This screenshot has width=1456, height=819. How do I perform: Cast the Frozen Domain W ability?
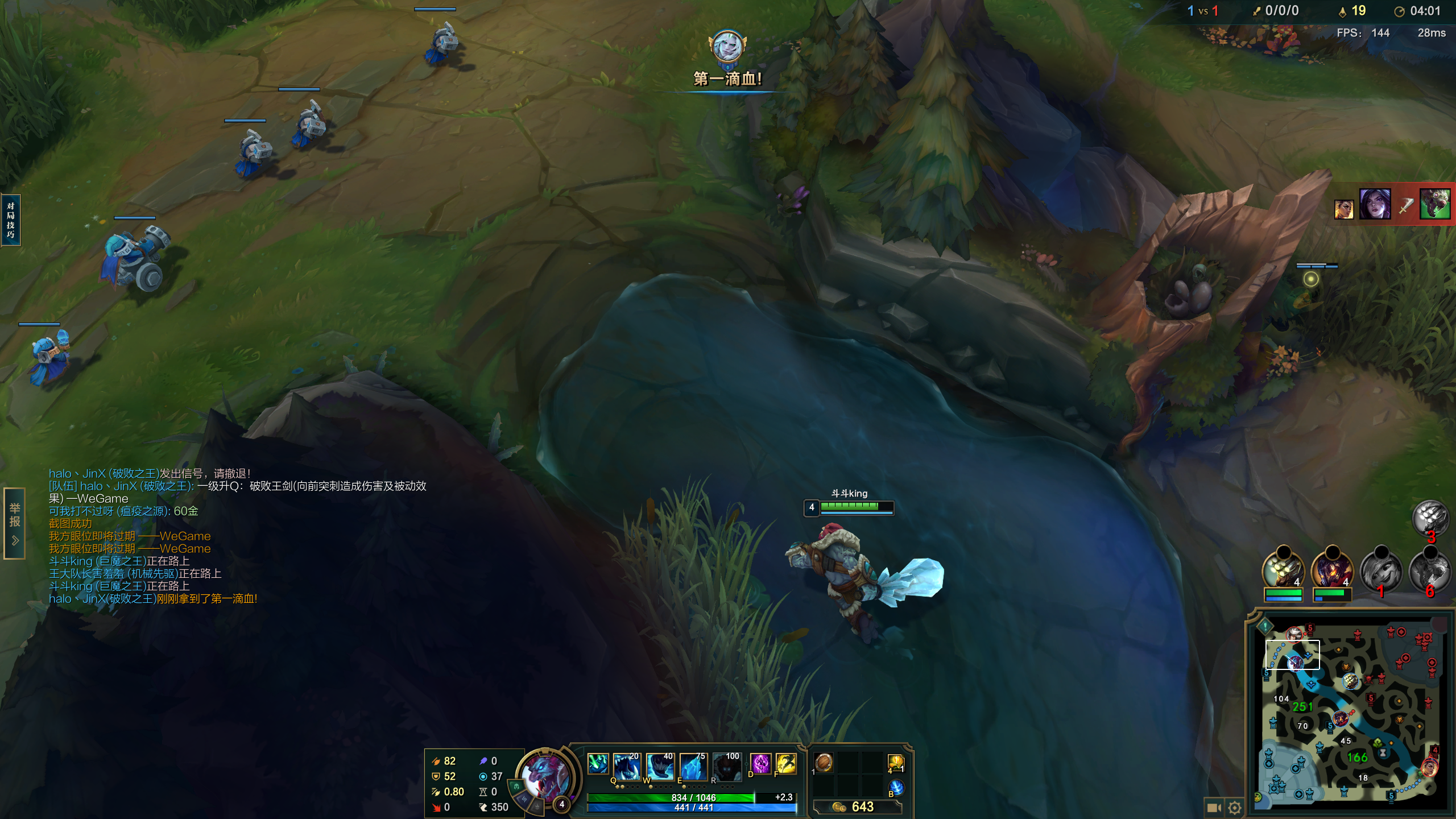click(x=660, y=766)
